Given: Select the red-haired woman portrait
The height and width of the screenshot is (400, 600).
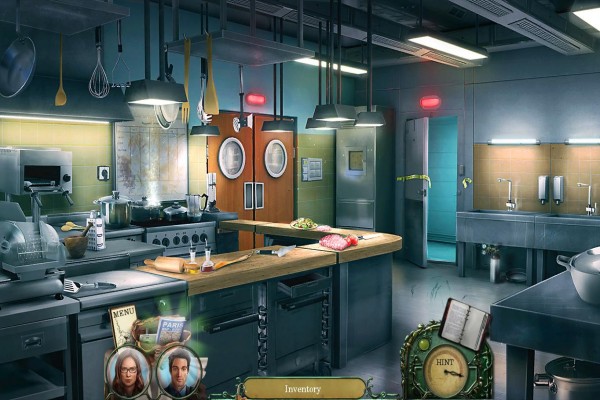Looking at the screenshot, I should pos(128,371).
